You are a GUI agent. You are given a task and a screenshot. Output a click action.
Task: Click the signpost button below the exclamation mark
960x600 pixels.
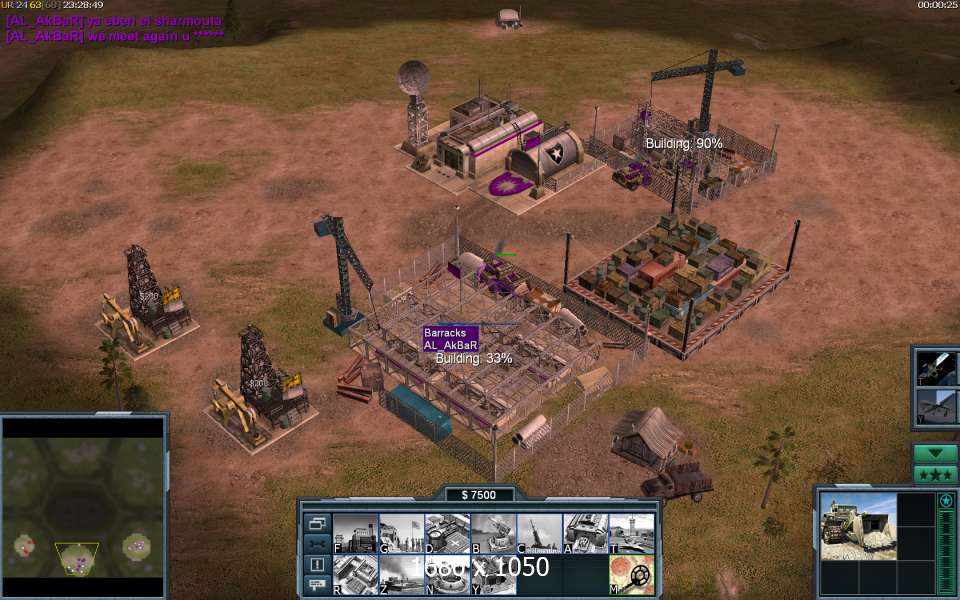317,584
